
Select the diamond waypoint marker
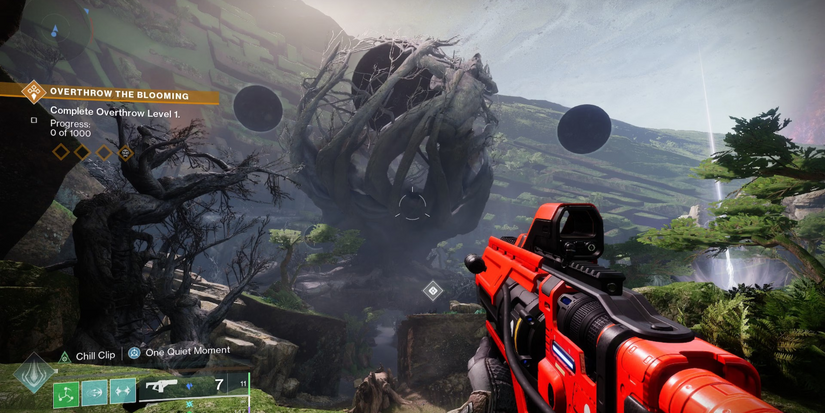(x=432, y=291)
